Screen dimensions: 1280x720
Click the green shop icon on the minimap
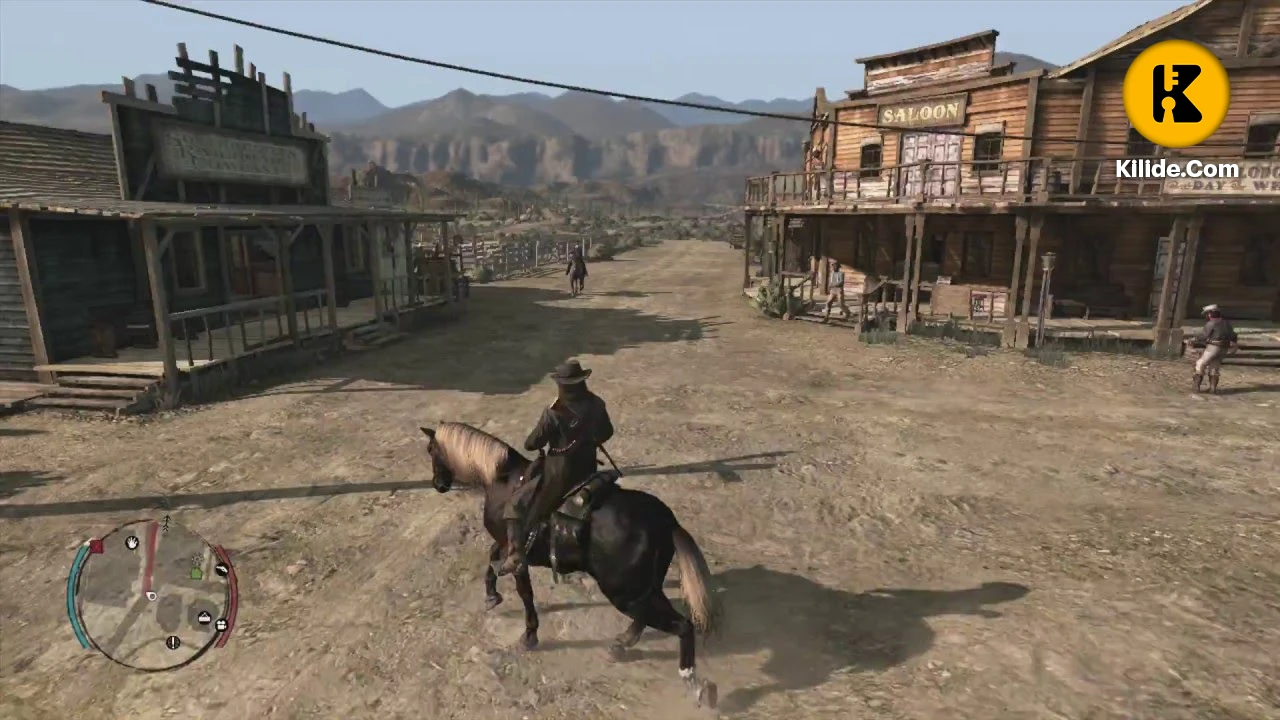(x=196, y=573)
